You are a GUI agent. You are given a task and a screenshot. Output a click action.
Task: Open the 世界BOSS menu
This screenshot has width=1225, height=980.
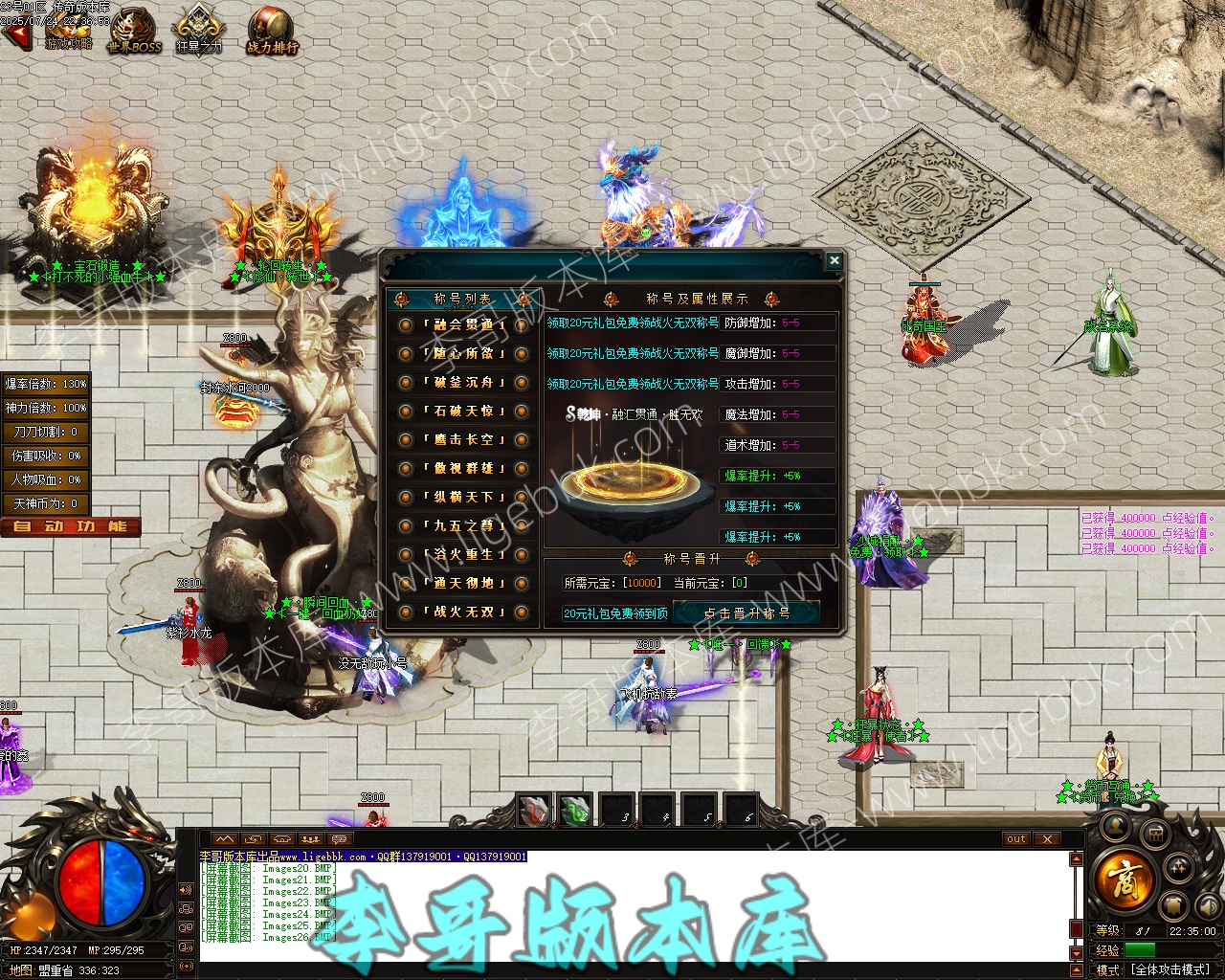134,31
